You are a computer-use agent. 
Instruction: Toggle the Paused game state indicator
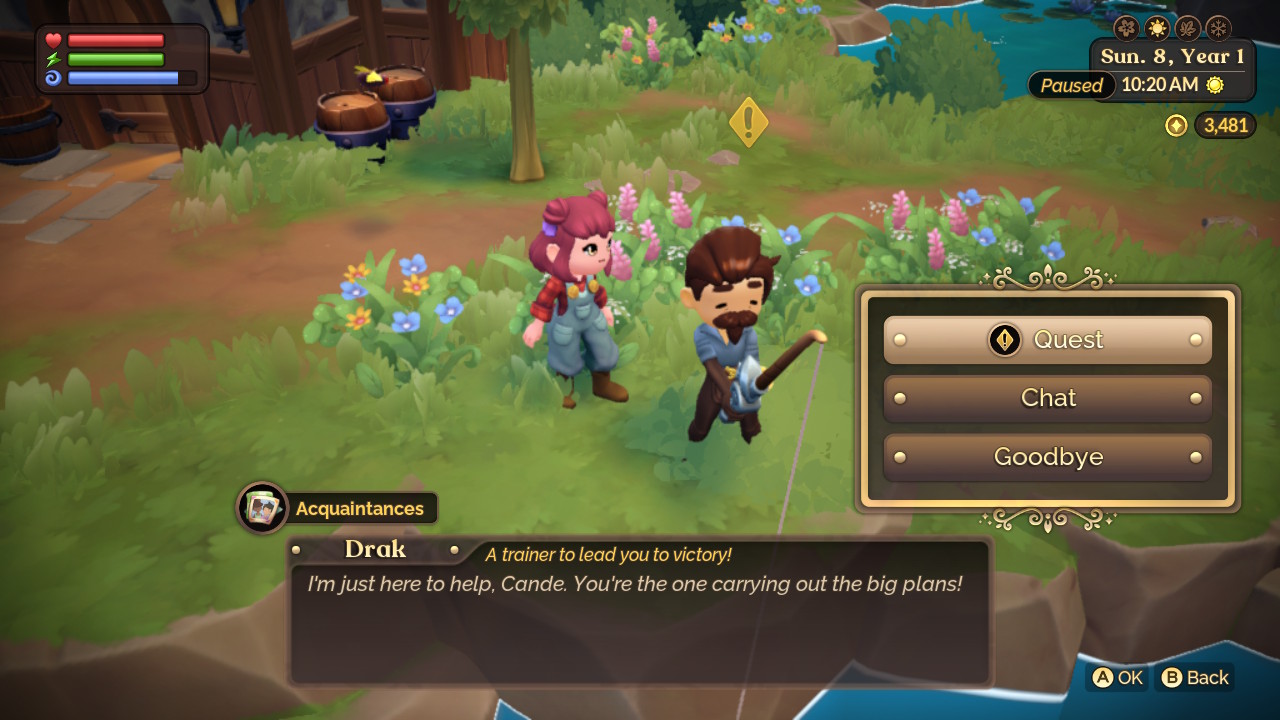[x=1070, y=85]
